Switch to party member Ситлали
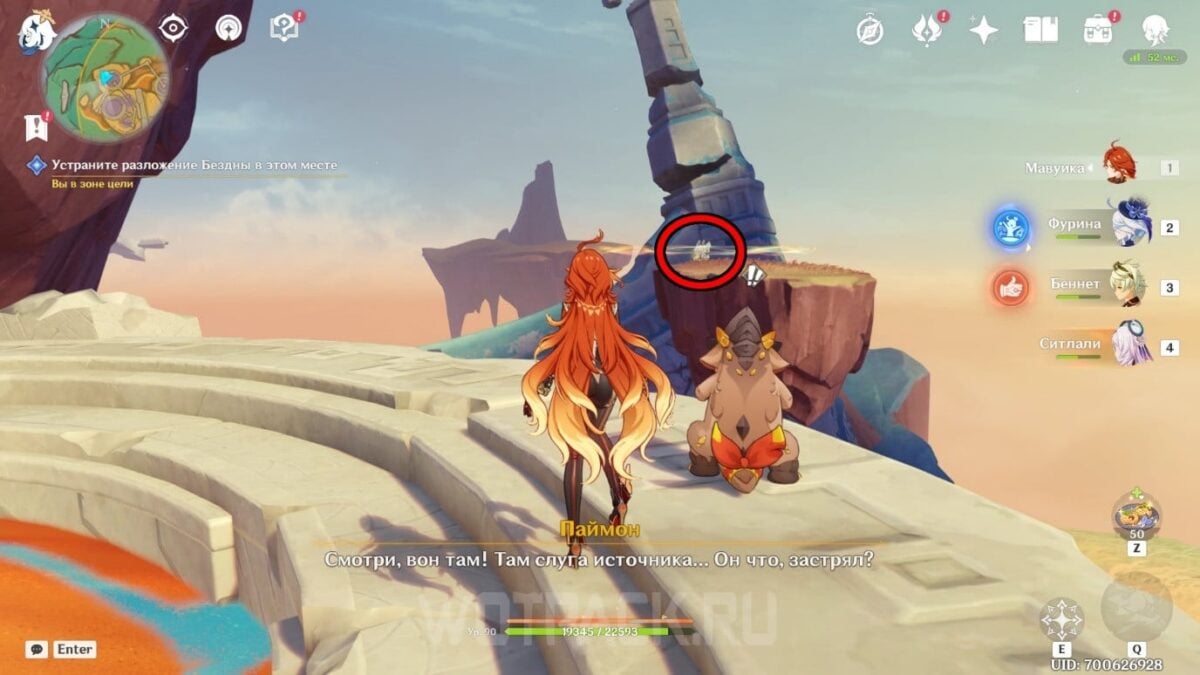 (1130, 344)
